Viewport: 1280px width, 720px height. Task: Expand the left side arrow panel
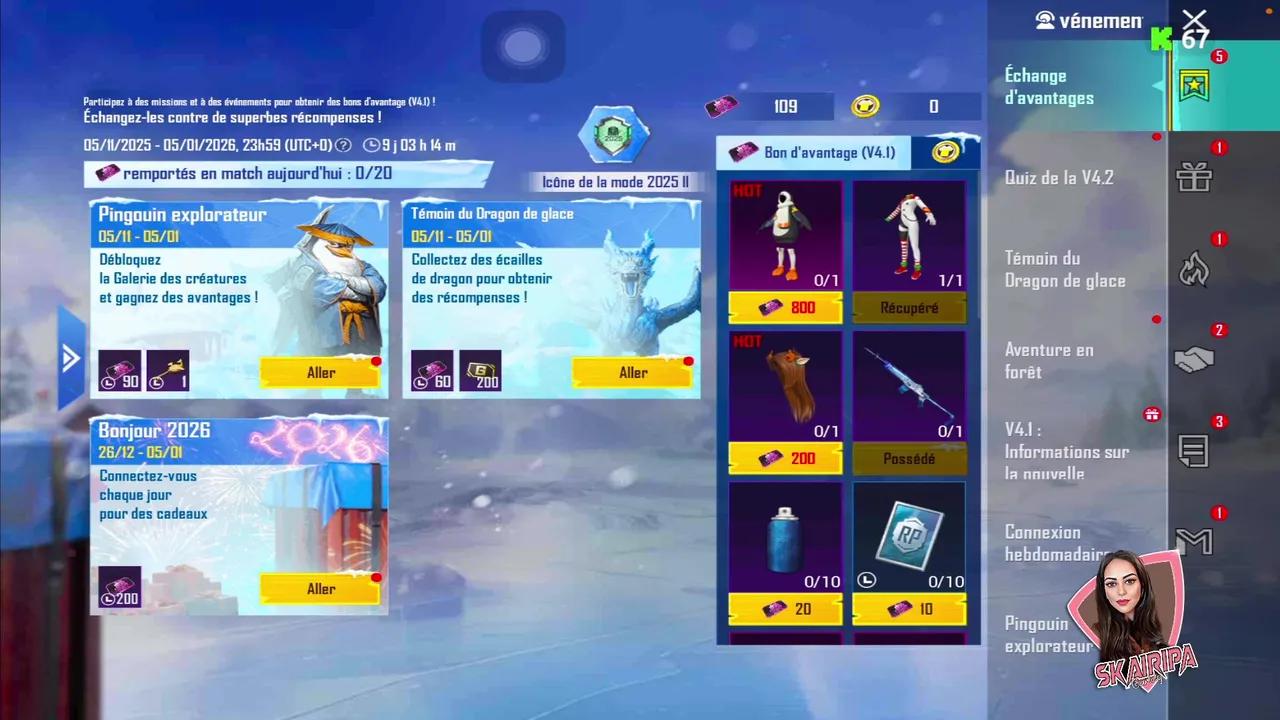(x=70, y=358)
